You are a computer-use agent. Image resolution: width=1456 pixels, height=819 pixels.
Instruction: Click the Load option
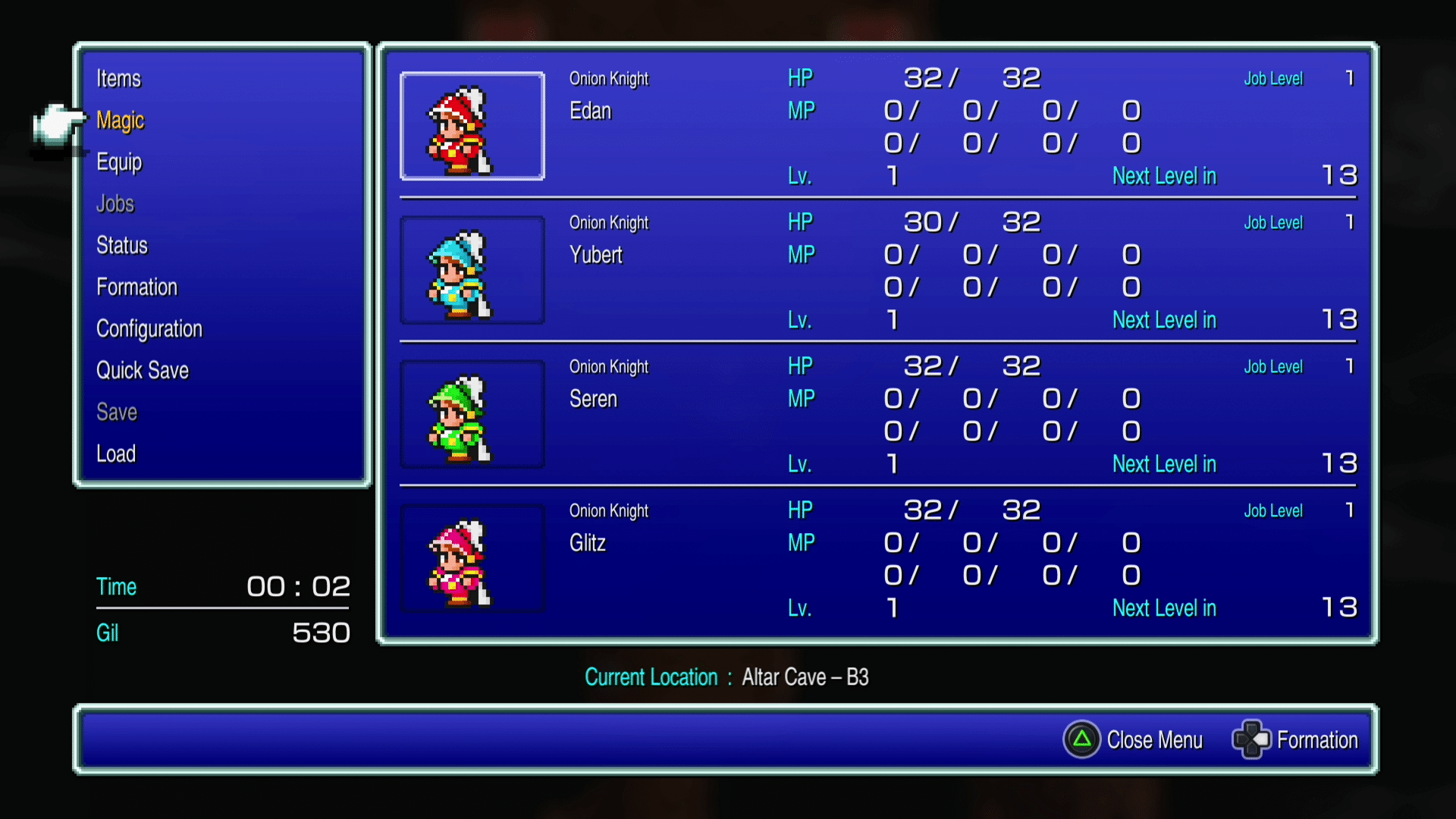[x=116, y=453]
